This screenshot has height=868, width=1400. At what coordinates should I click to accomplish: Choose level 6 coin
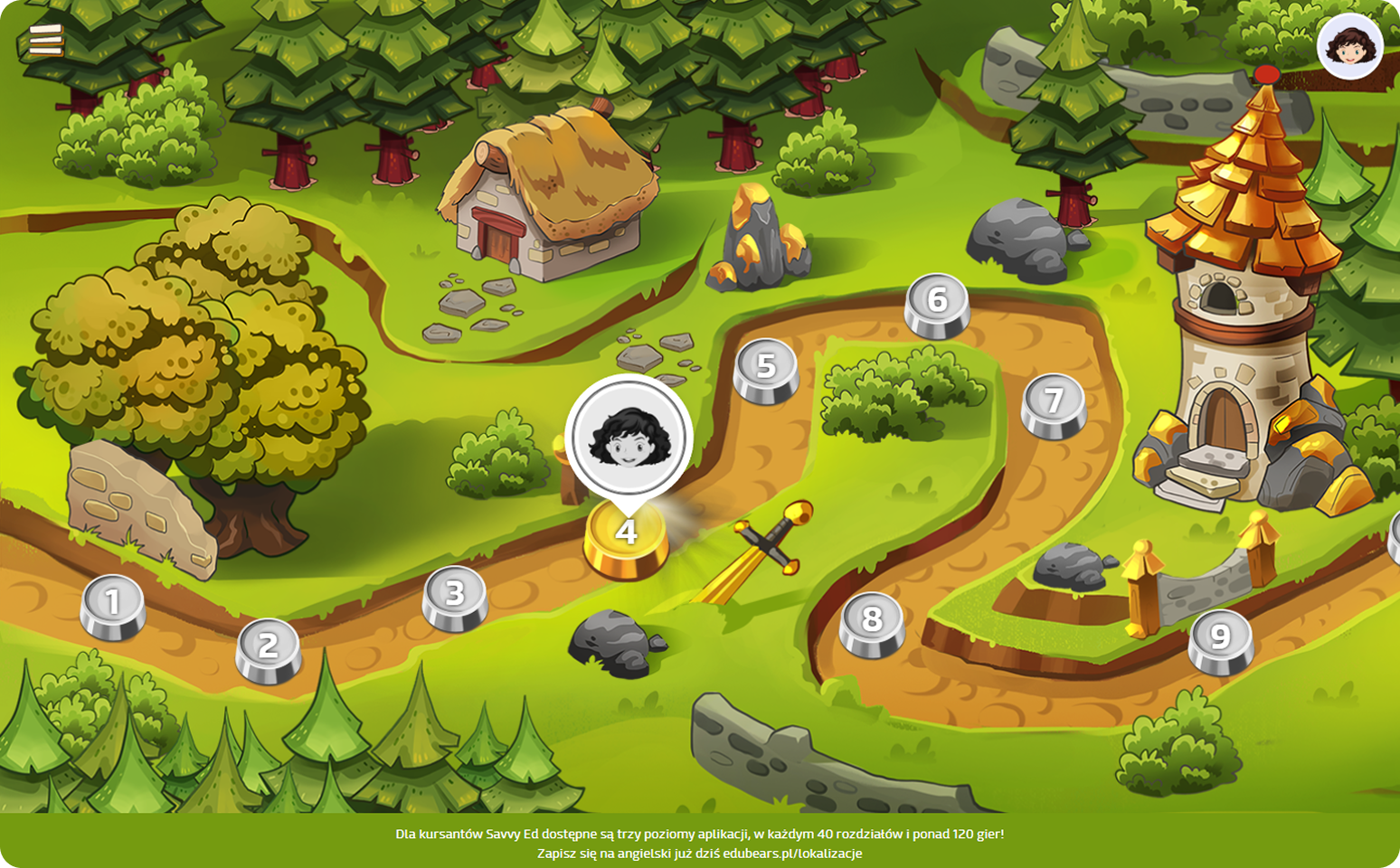coord(937,303)
